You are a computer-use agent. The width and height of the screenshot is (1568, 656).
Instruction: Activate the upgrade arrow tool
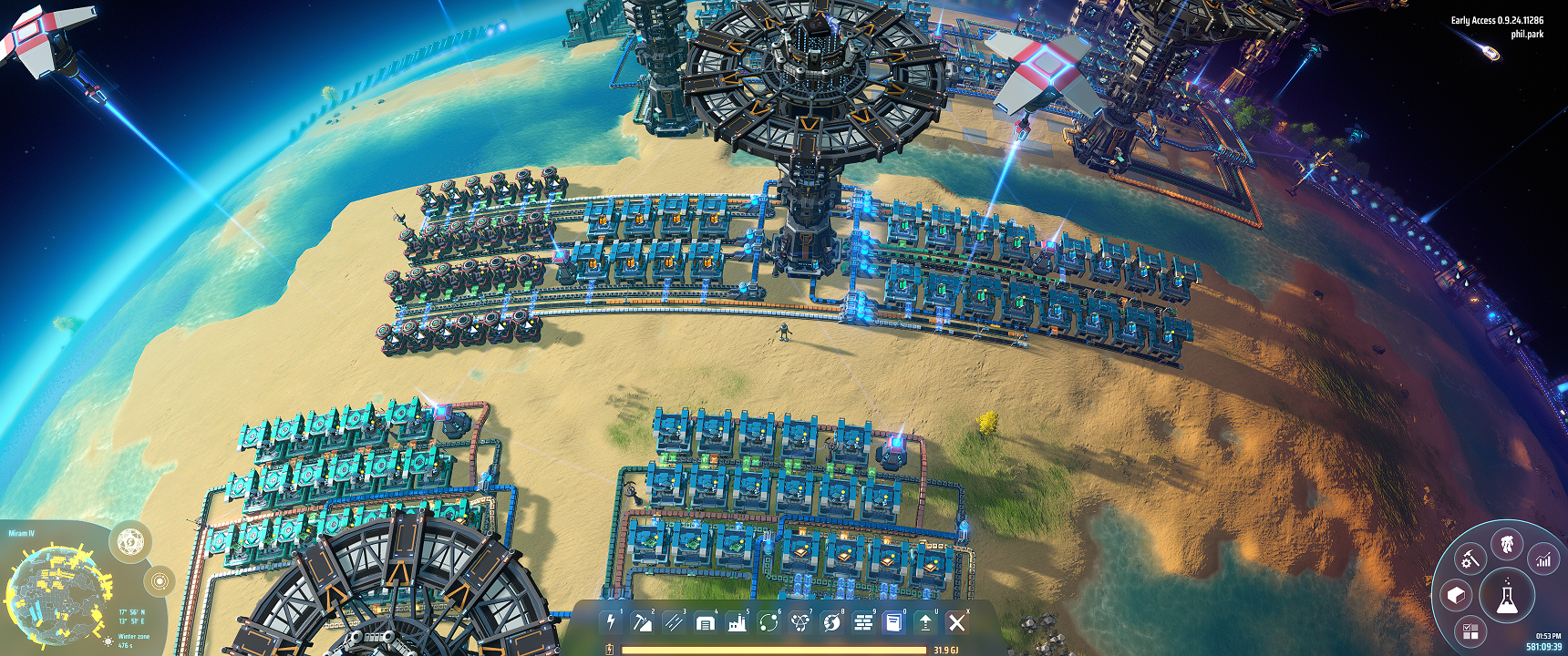(925, 622)
